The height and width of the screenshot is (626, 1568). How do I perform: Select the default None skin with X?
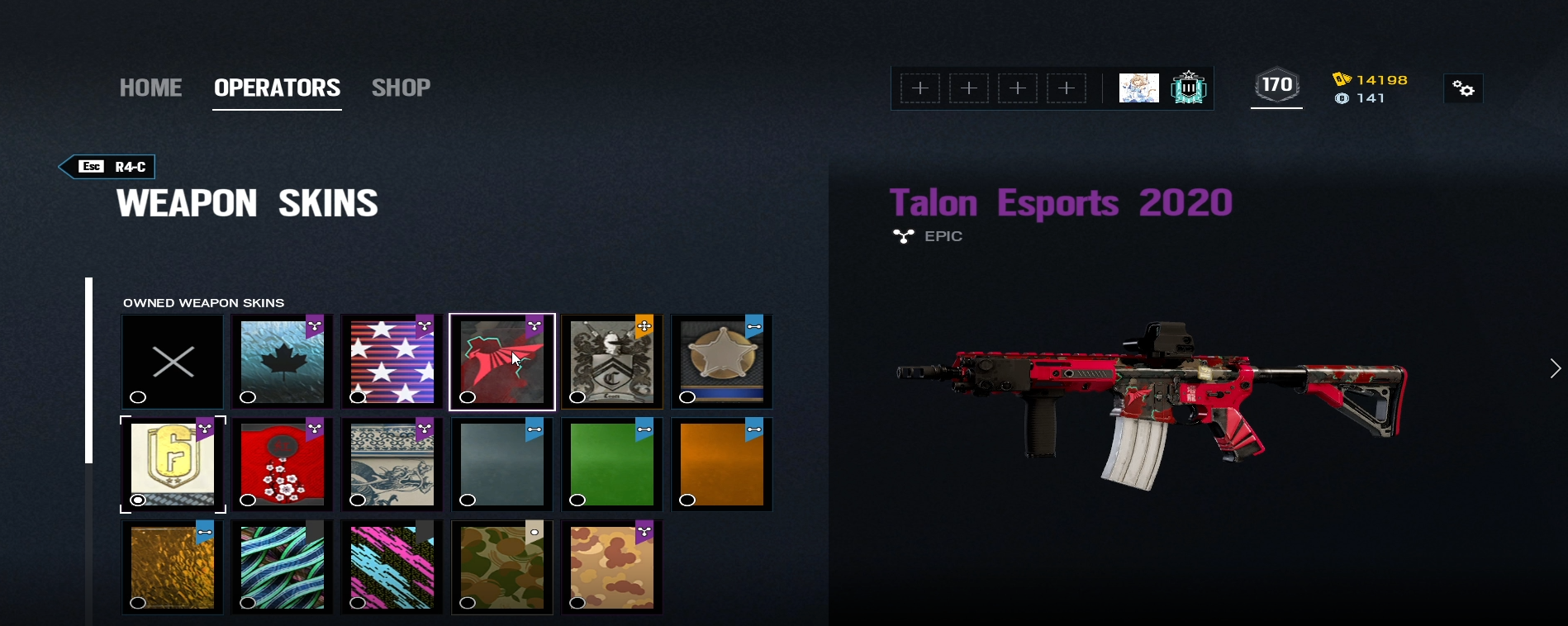(172, 361)
